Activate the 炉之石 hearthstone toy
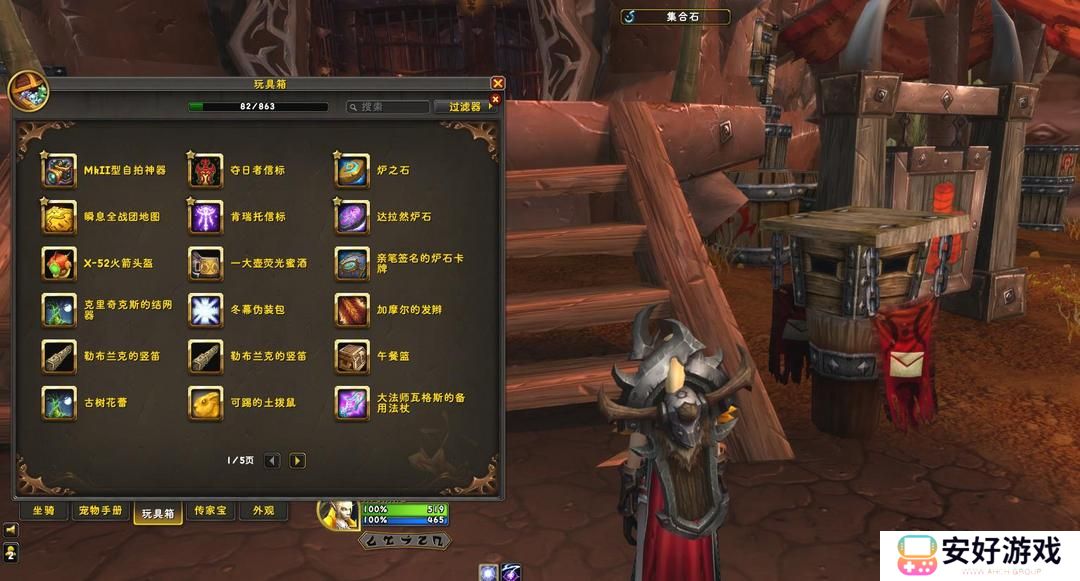 tap(351, 171)
